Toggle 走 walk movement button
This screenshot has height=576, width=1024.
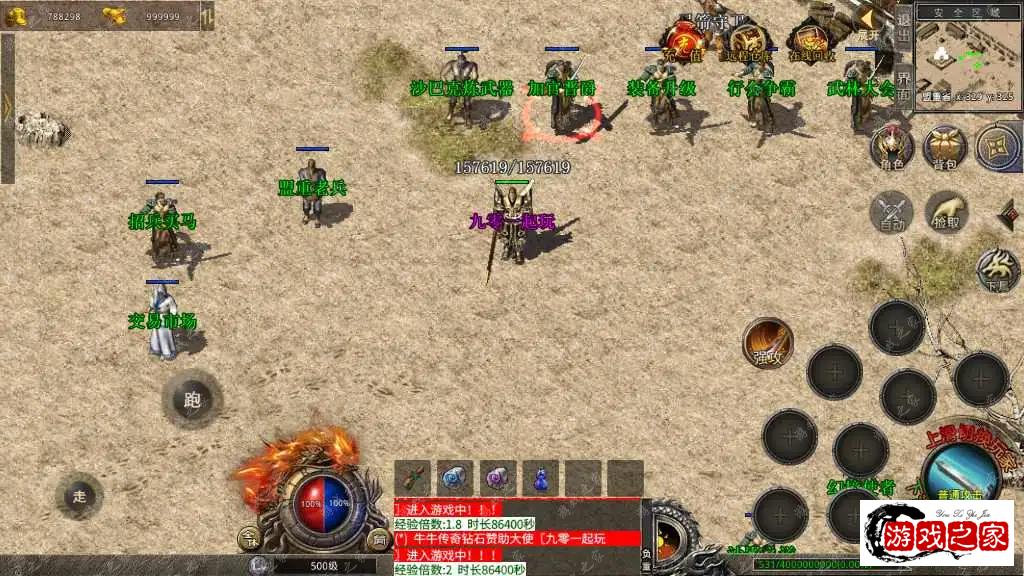pyautogui.click(x=80, y=495)
